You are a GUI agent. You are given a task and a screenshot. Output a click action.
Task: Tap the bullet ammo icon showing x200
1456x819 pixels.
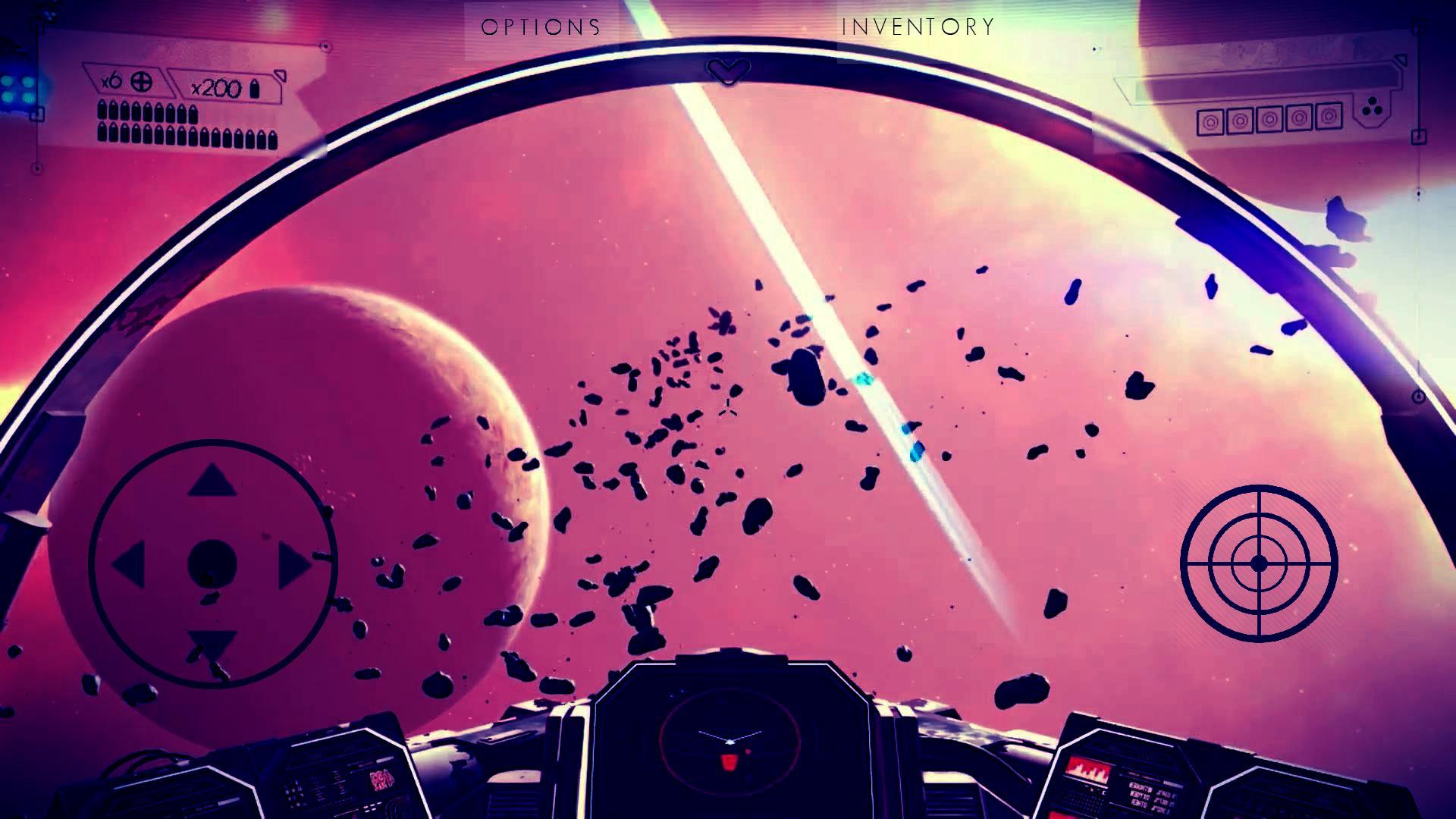pos(255,89)
